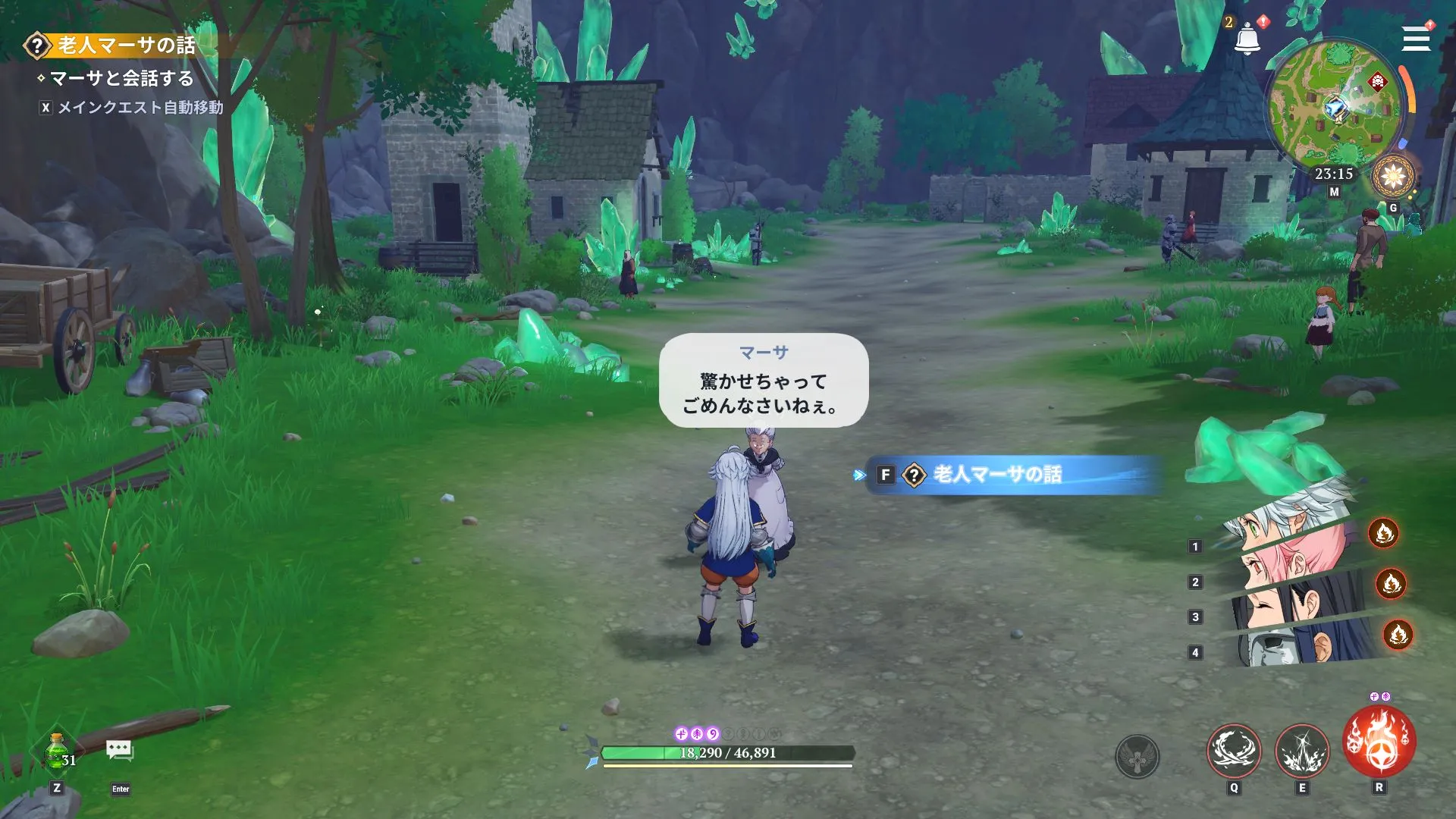Open the notification bell icon
Screen dimensions: 1456x819
[1246, 39]
